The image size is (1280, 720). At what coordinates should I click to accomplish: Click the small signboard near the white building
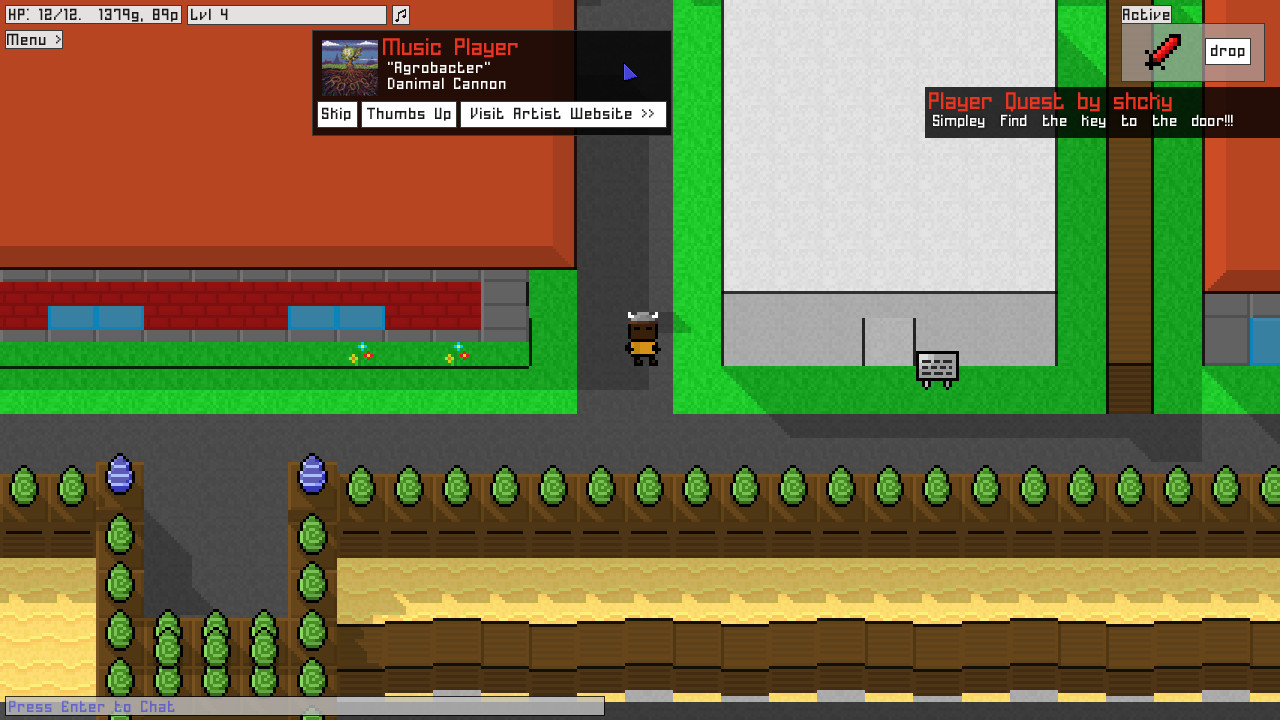936,365
